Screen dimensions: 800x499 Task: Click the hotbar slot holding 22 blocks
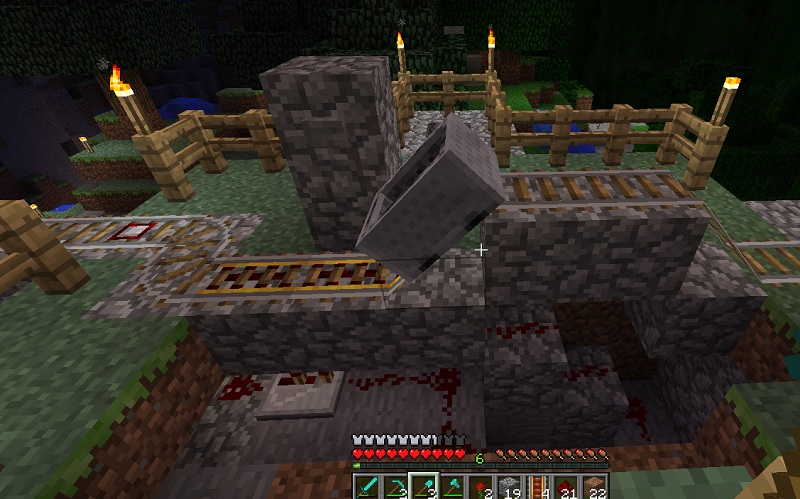(x=595, y=487)
